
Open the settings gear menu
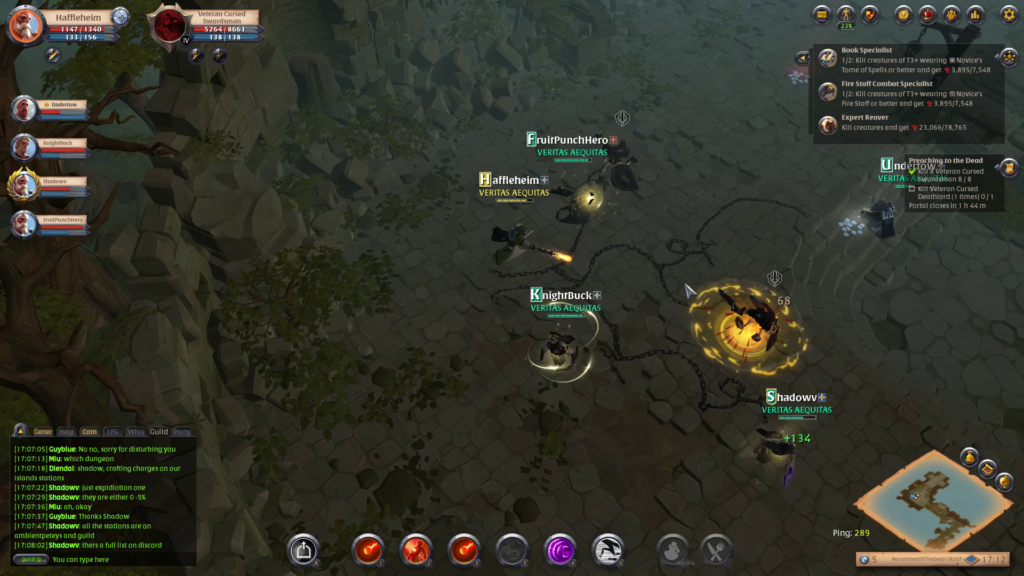click(x=1008, y=14)
